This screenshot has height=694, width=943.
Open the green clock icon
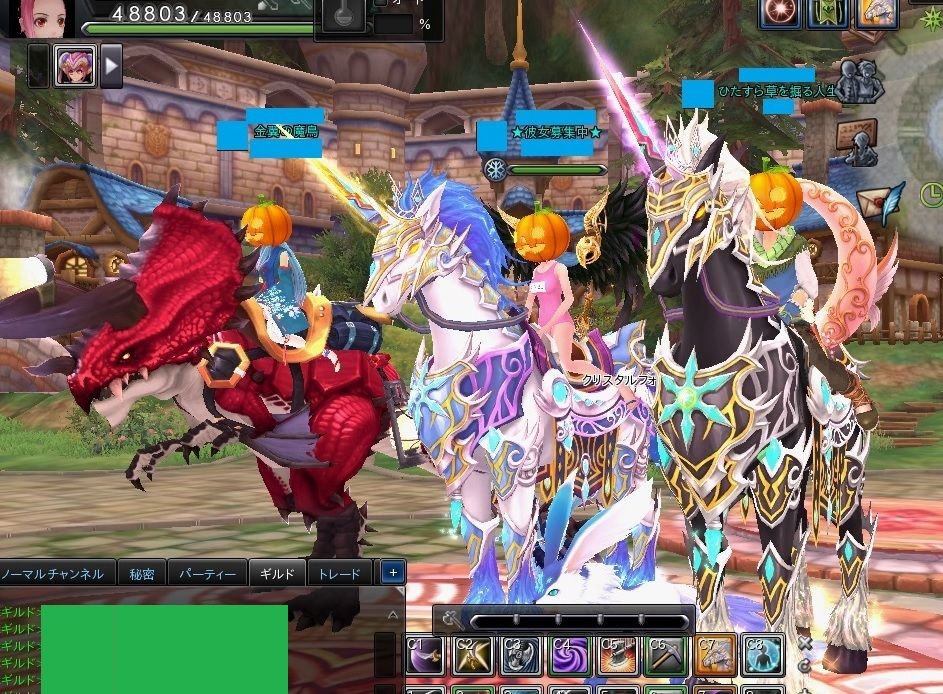(931, 192)
